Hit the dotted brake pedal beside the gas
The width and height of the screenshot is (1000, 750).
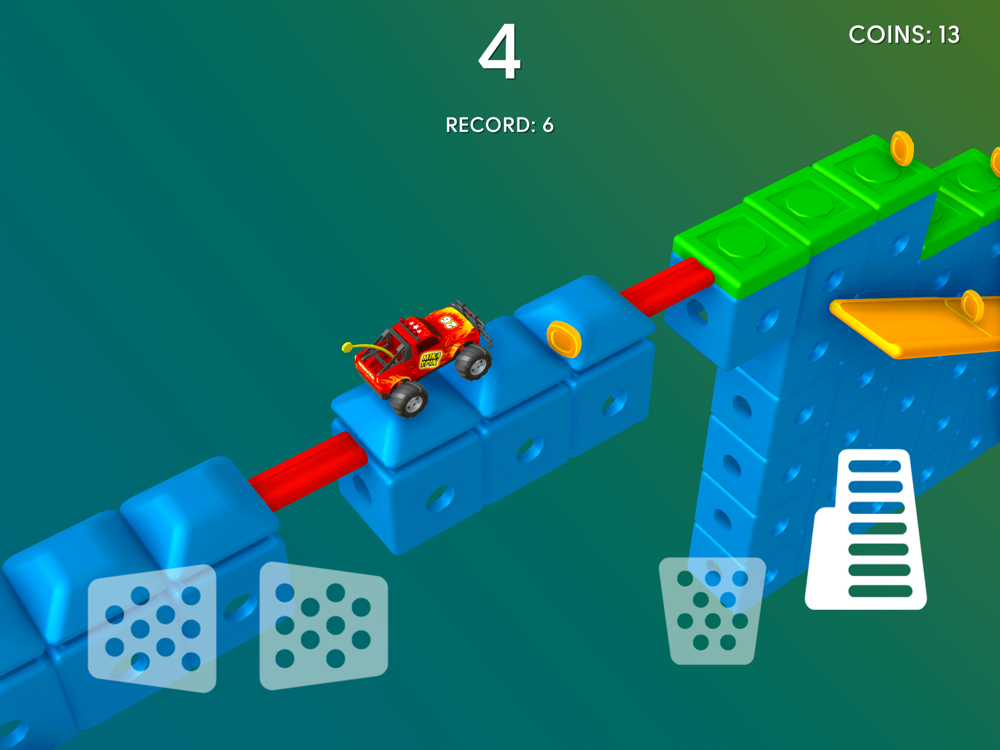pyautogui.click(x=711, y=610)
